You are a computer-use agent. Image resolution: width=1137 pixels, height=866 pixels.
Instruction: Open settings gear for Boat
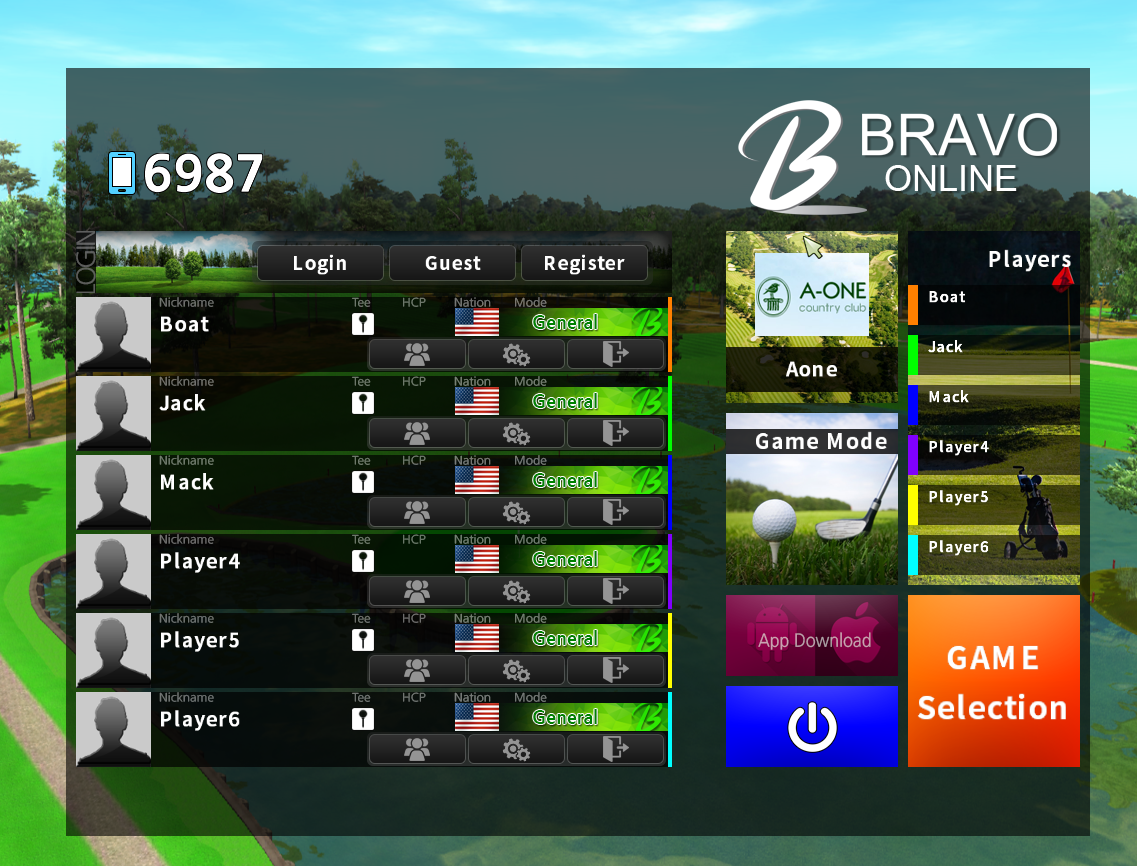[516, 354]
